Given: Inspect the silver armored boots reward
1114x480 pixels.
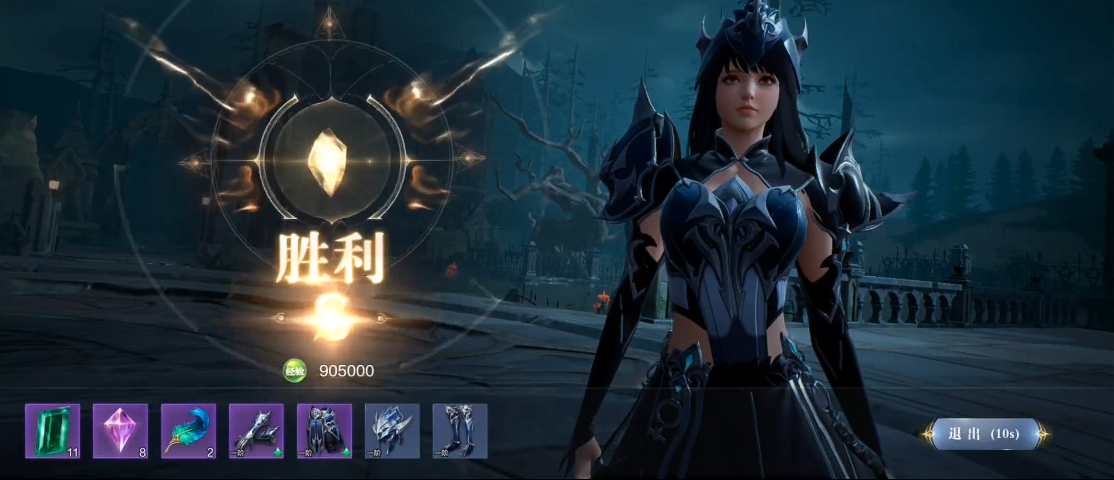Looking at the screenshot, I should coord(460,431).
